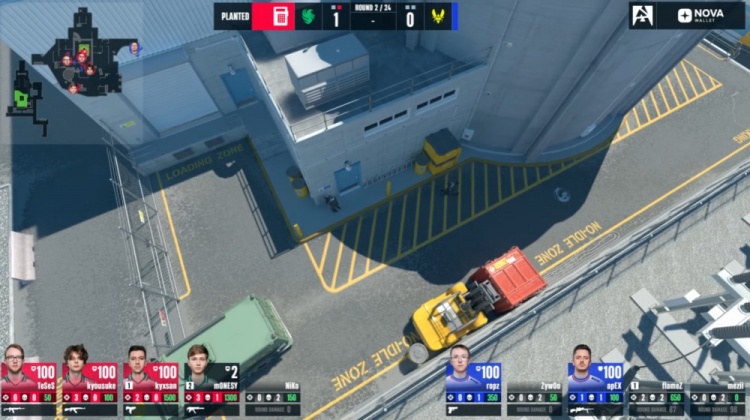Click the Vitality team logo in scoreboard
Image resolution: width=750 pixels, height=420 pixels.
point(437,16)
